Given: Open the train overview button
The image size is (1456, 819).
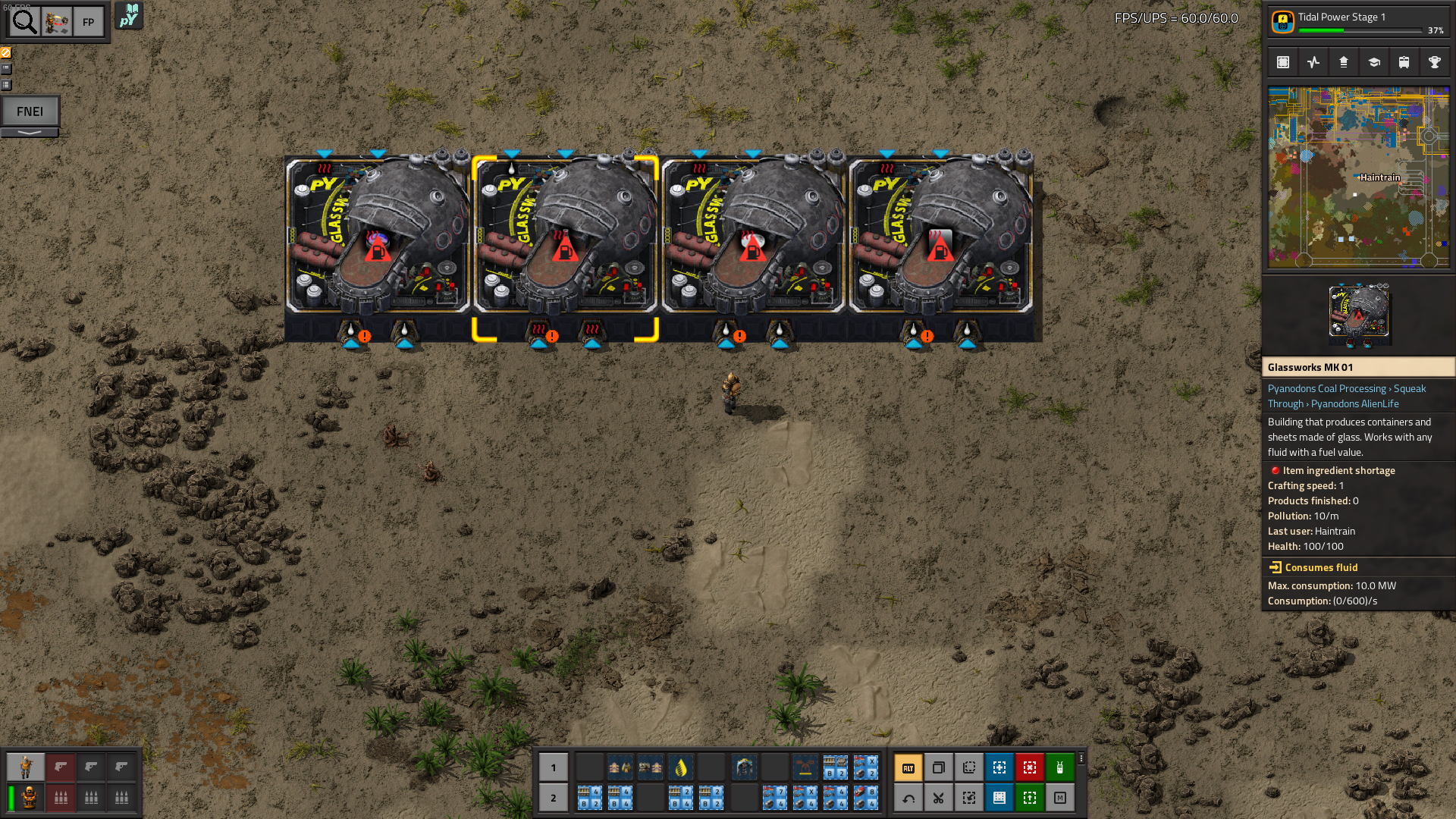Looking at the screenshot, I should tap(1404, 62).
